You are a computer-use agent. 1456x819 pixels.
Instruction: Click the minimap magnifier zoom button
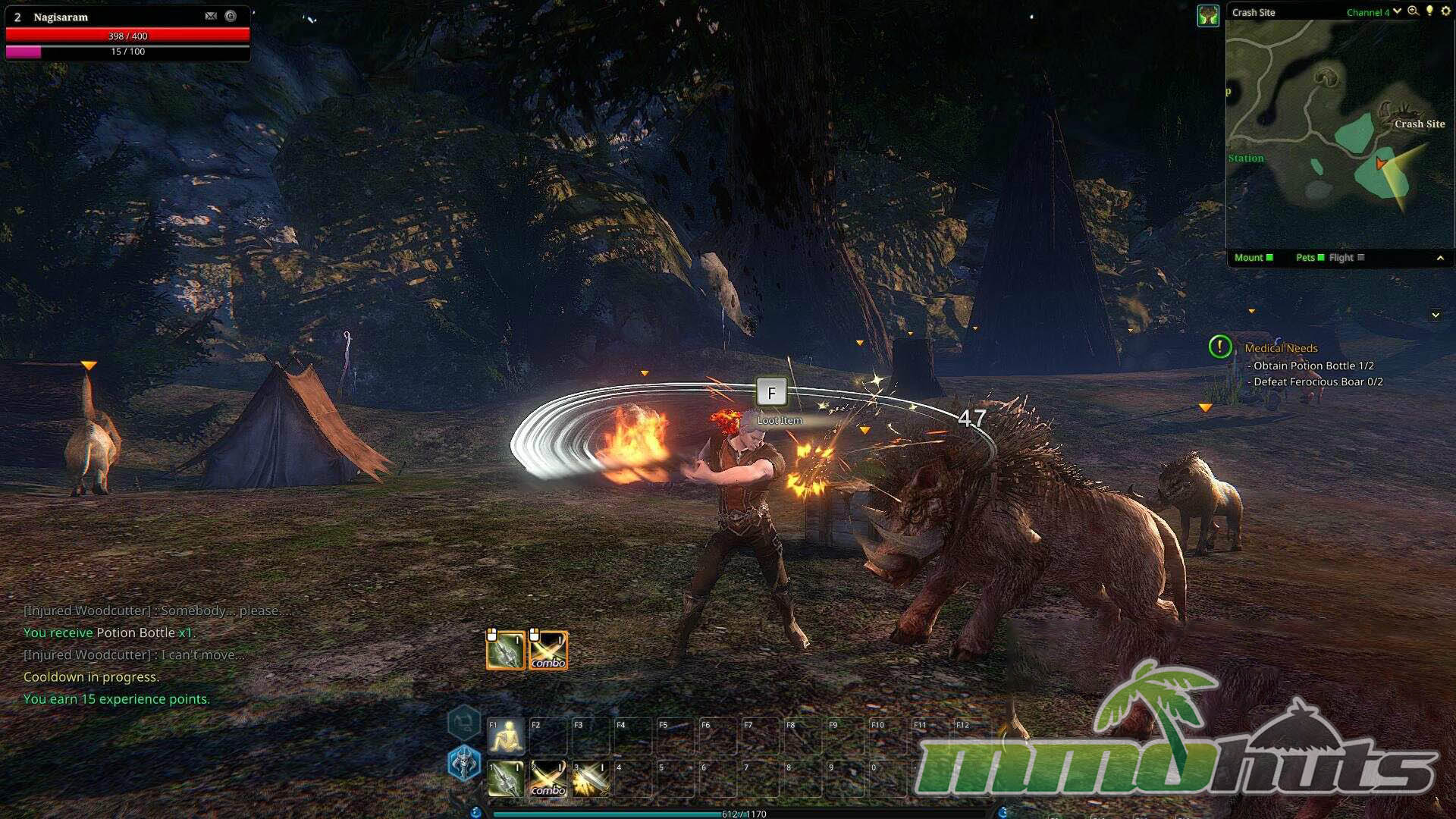[x=1413, y=11]
